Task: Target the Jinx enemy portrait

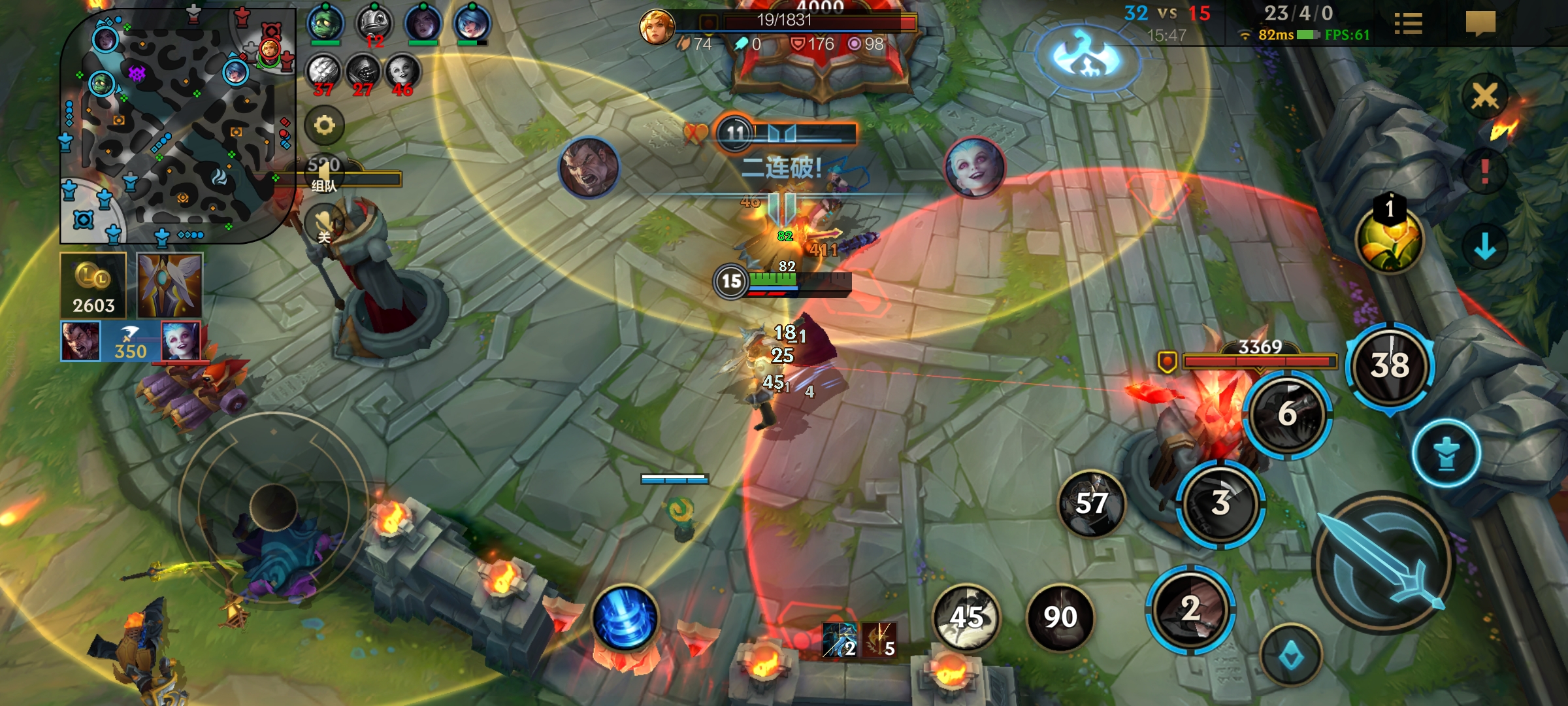Action: click(975, 167)
